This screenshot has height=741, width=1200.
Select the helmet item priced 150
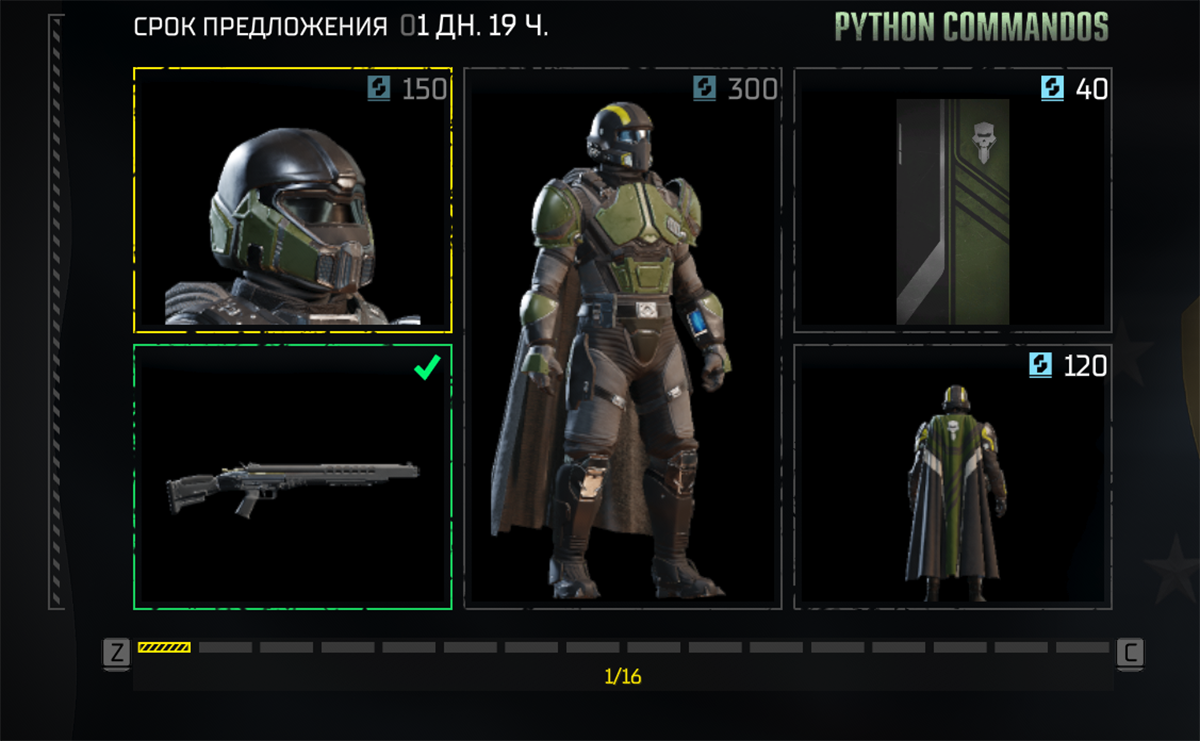[x=292, y=200]
